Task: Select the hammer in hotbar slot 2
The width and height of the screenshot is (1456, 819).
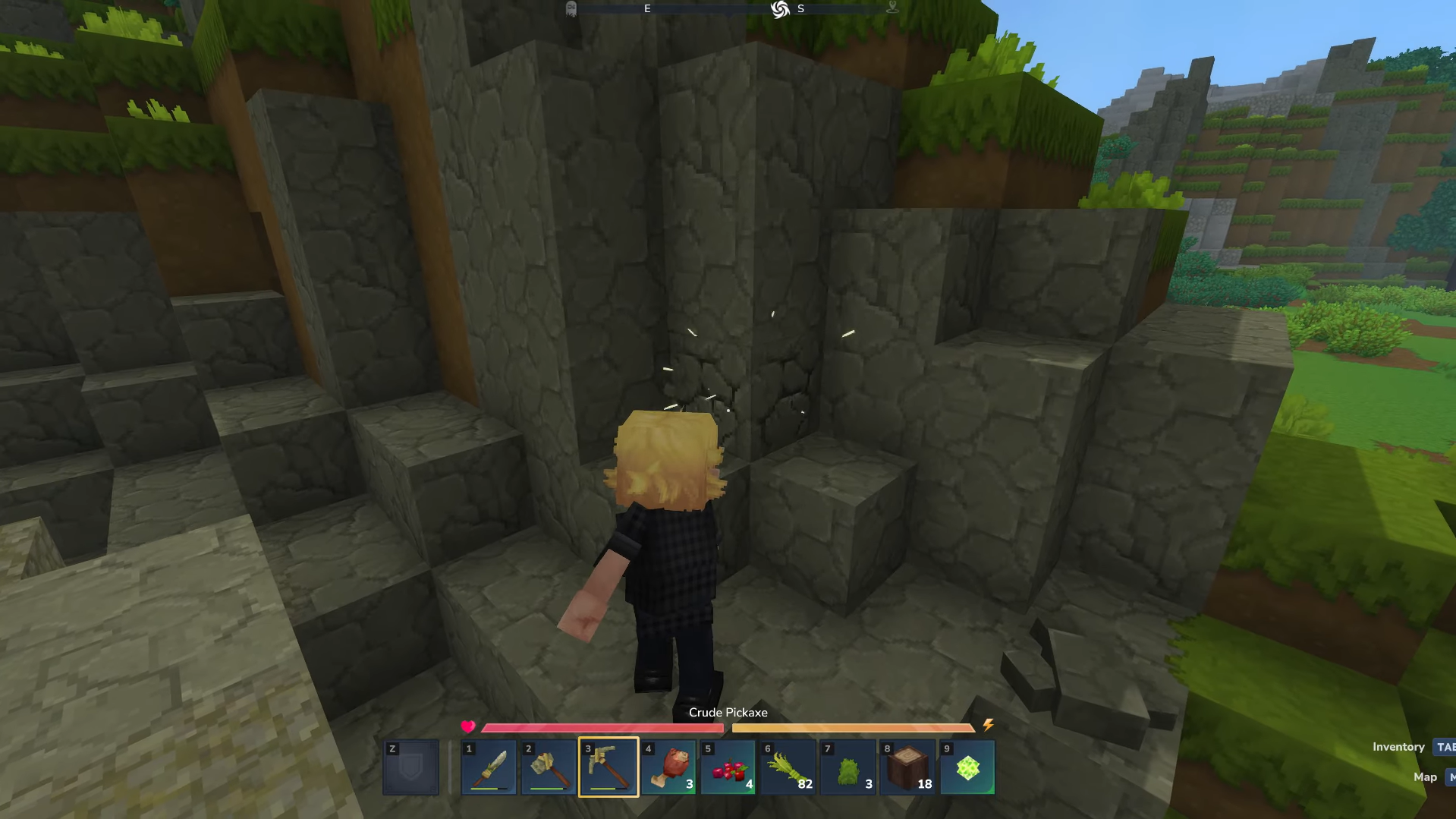Action: (548, 767)
